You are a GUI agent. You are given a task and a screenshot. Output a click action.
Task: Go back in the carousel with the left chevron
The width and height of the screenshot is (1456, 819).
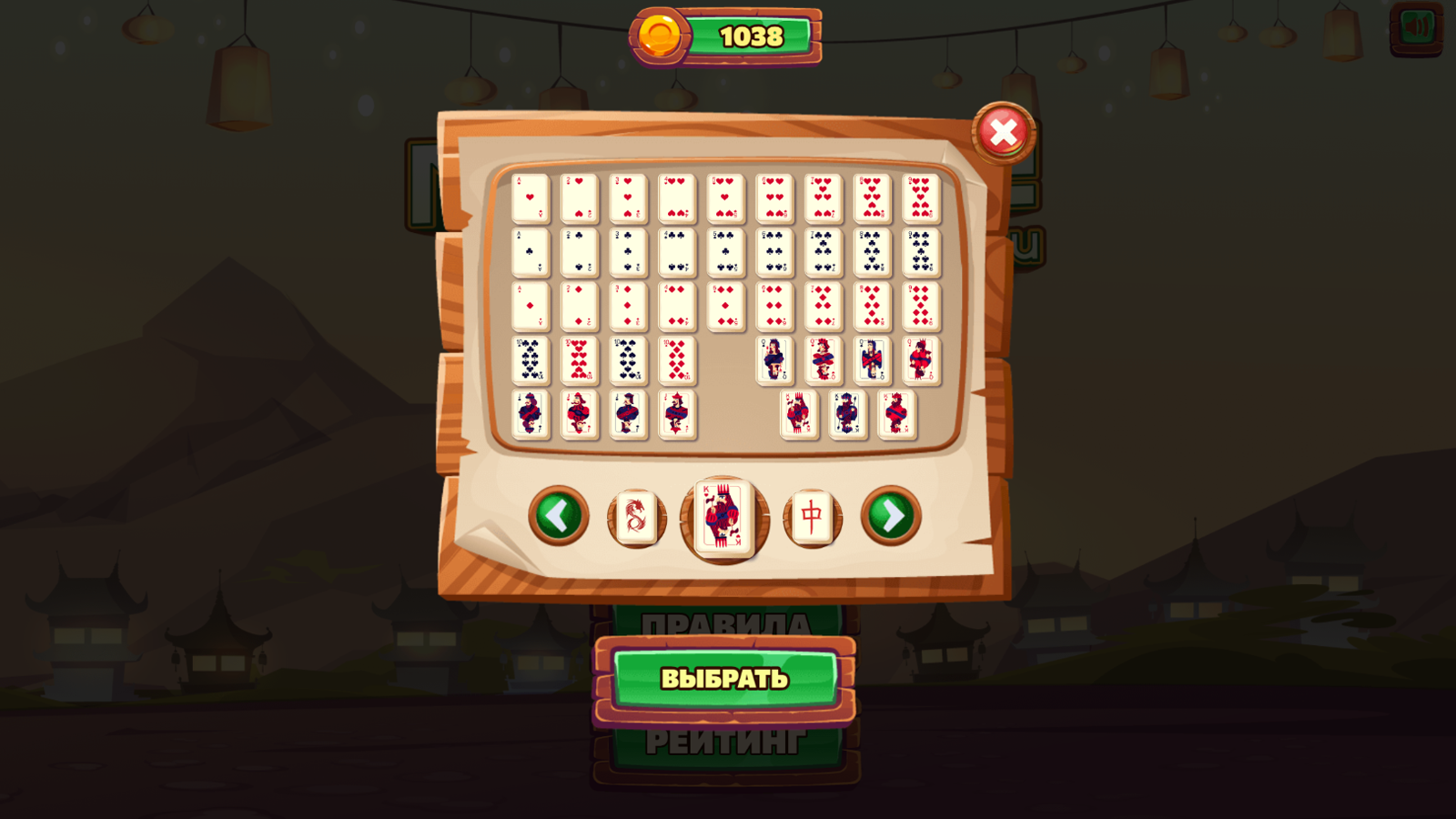click(558, 515)
